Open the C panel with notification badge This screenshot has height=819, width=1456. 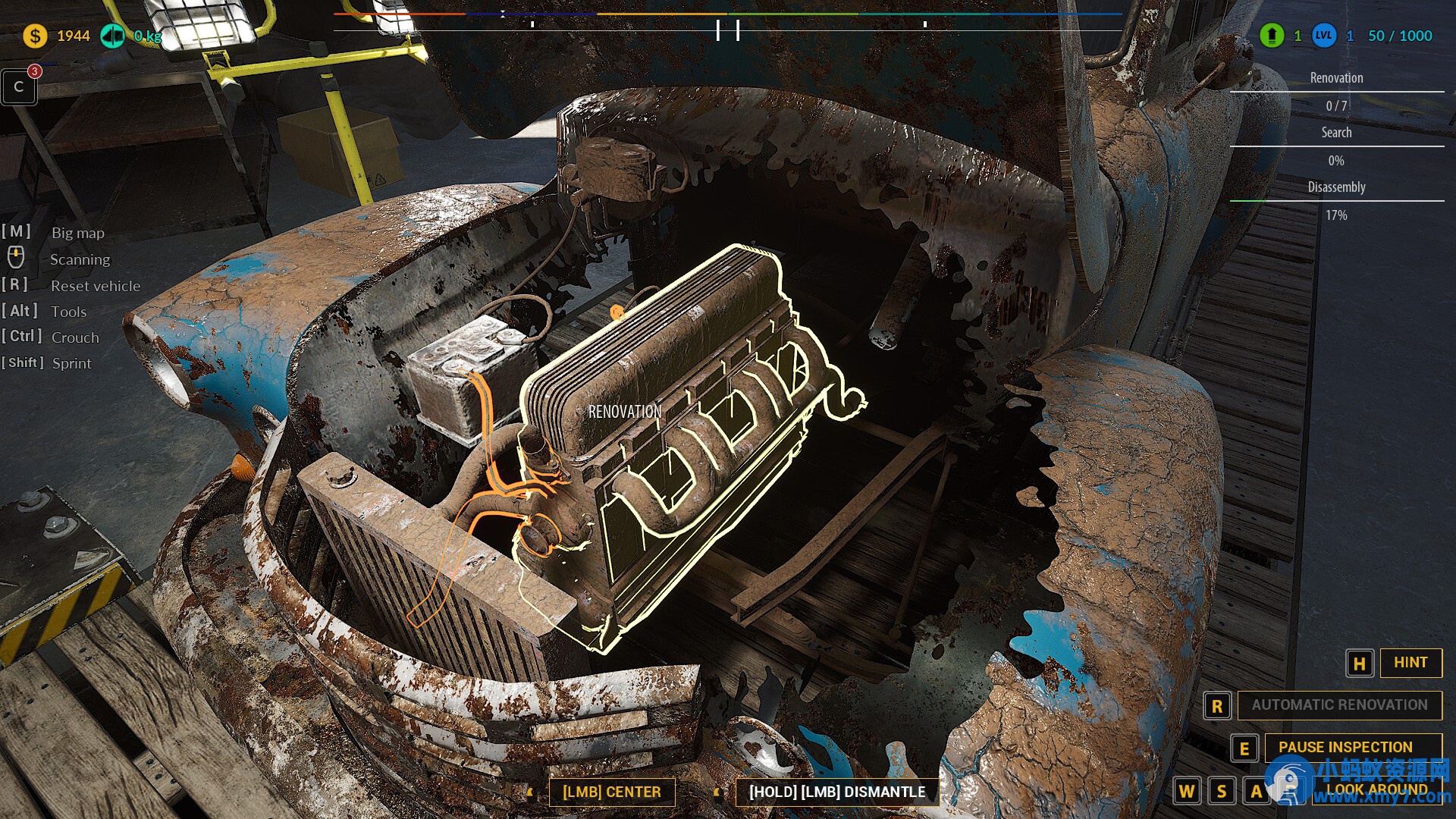coord(19,87)
